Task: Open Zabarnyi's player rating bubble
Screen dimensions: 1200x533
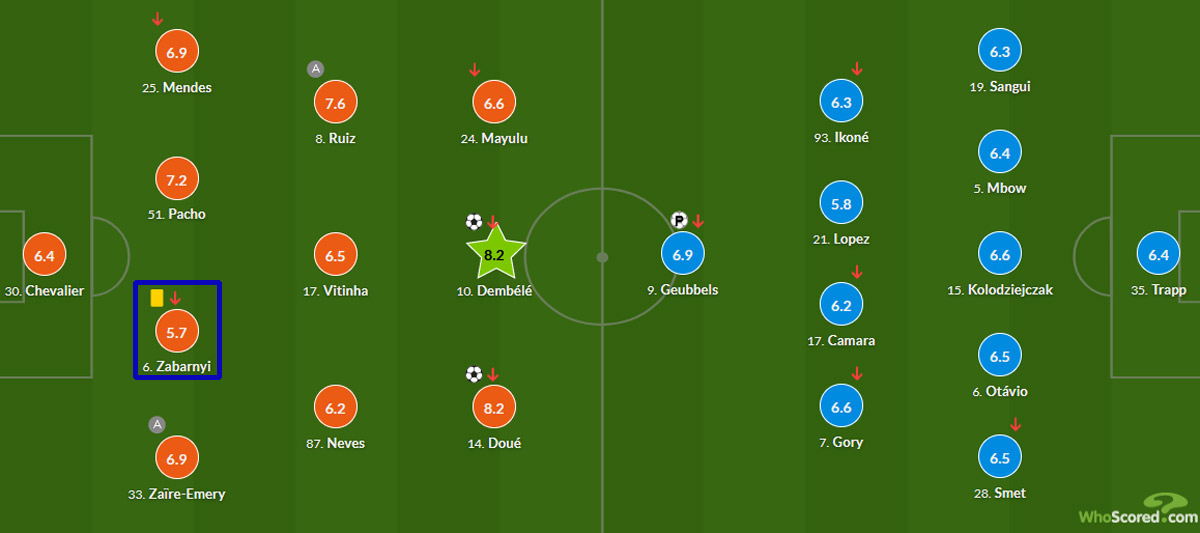Action: tap(177, 333)
